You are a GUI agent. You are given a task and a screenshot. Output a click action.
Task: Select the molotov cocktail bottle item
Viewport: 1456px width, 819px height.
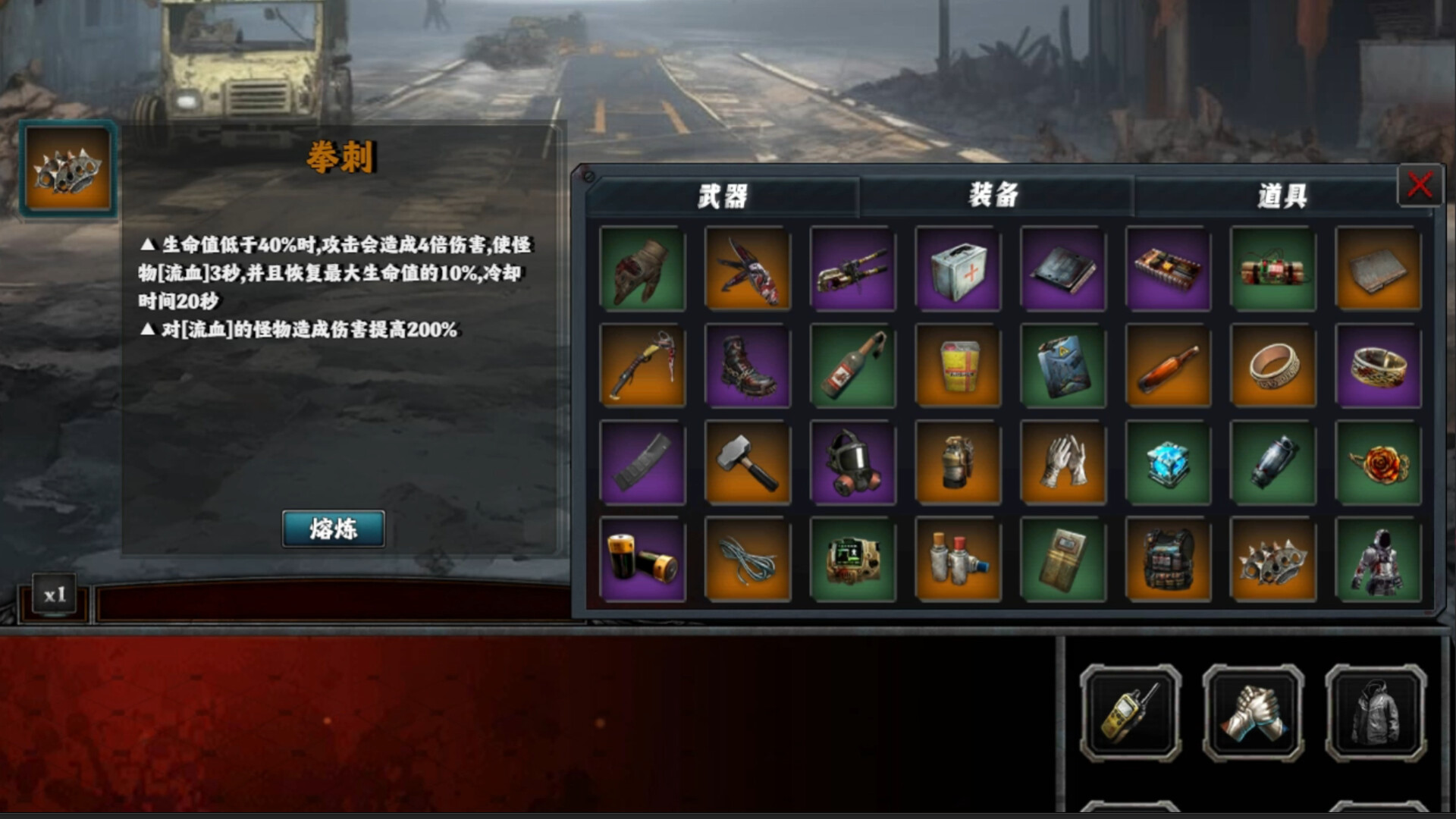pyautogui.click(x=853, y=366)
